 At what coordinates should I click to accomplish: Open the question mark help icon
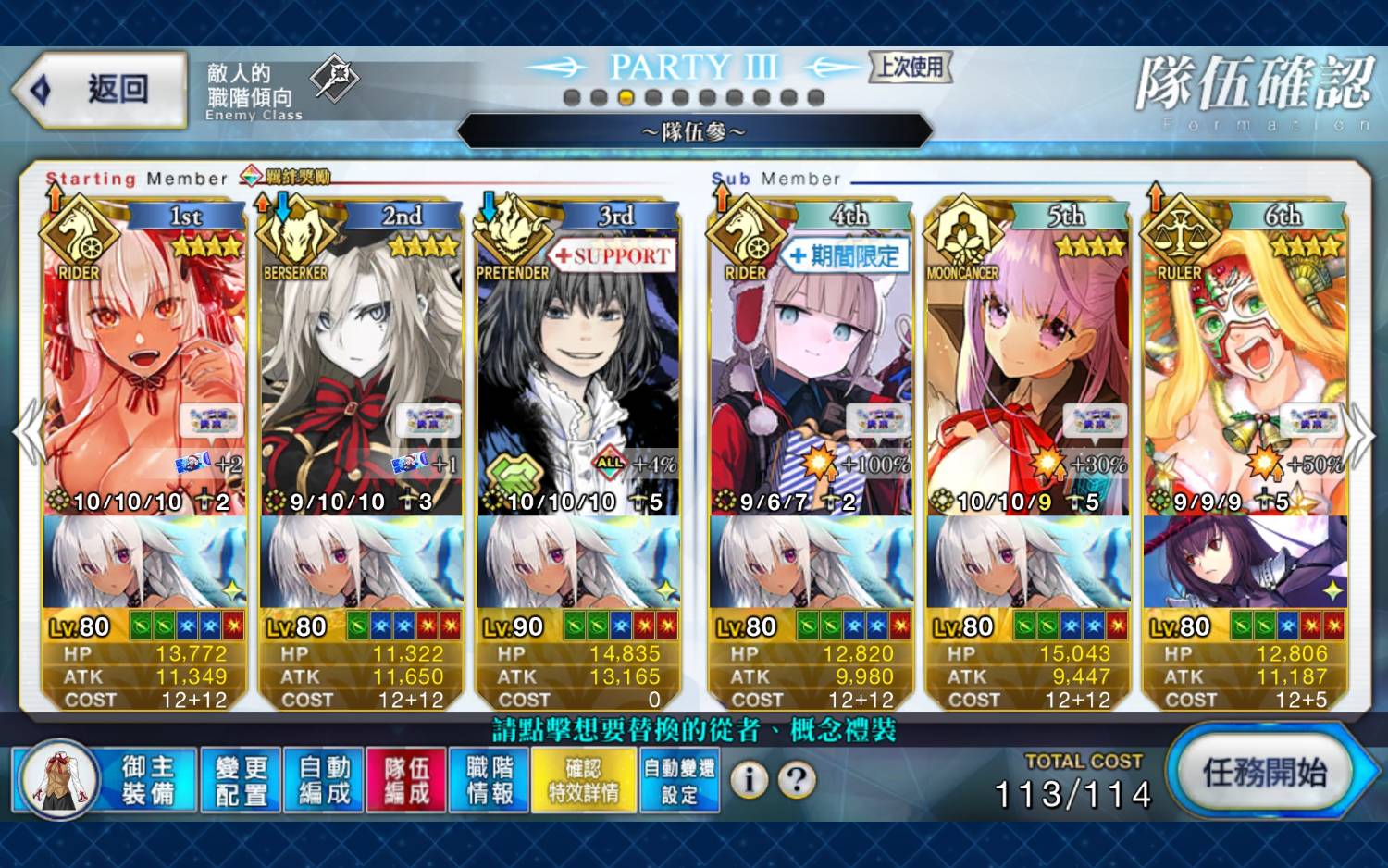tap(796, 780)
